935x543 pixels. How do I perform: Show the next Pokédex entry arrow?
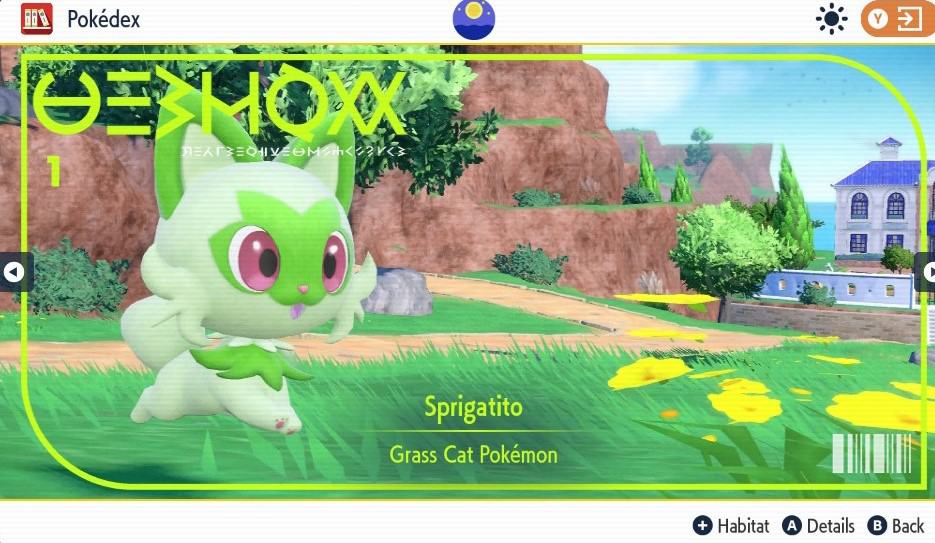pos(926,271)
